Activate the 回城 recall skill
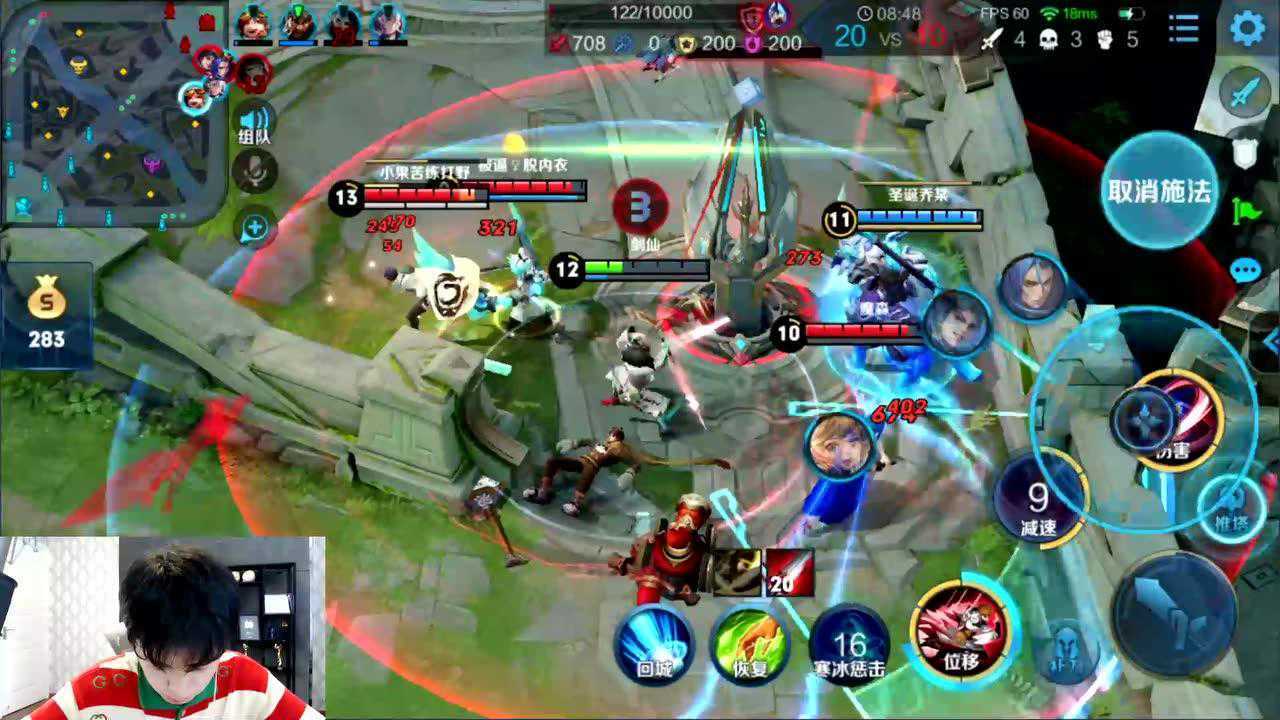This screenshot has height=720, width=1280. (x=654, y=642)
